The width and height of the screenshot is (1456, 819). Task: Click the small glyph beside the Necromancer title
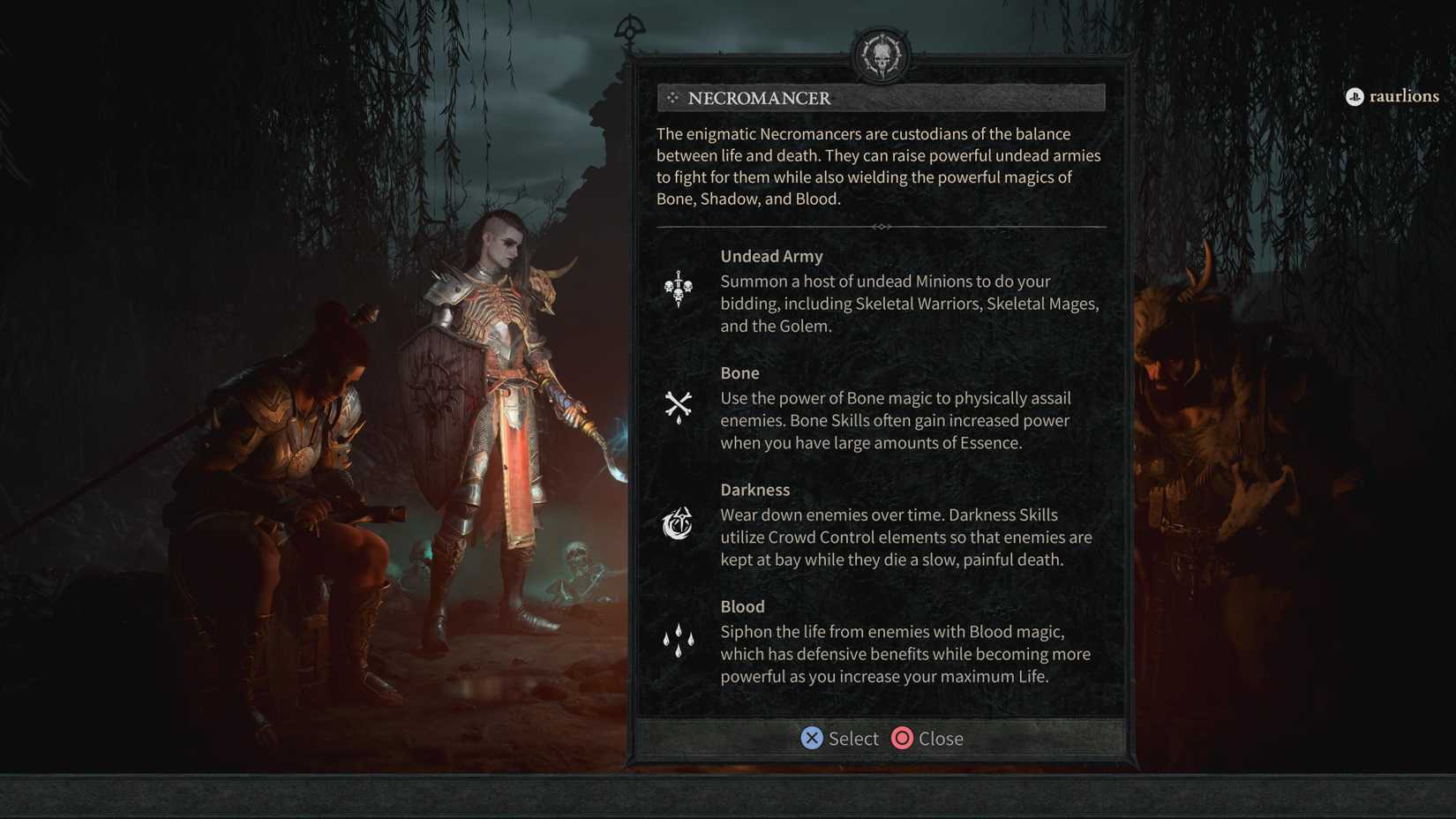(674, 99)
